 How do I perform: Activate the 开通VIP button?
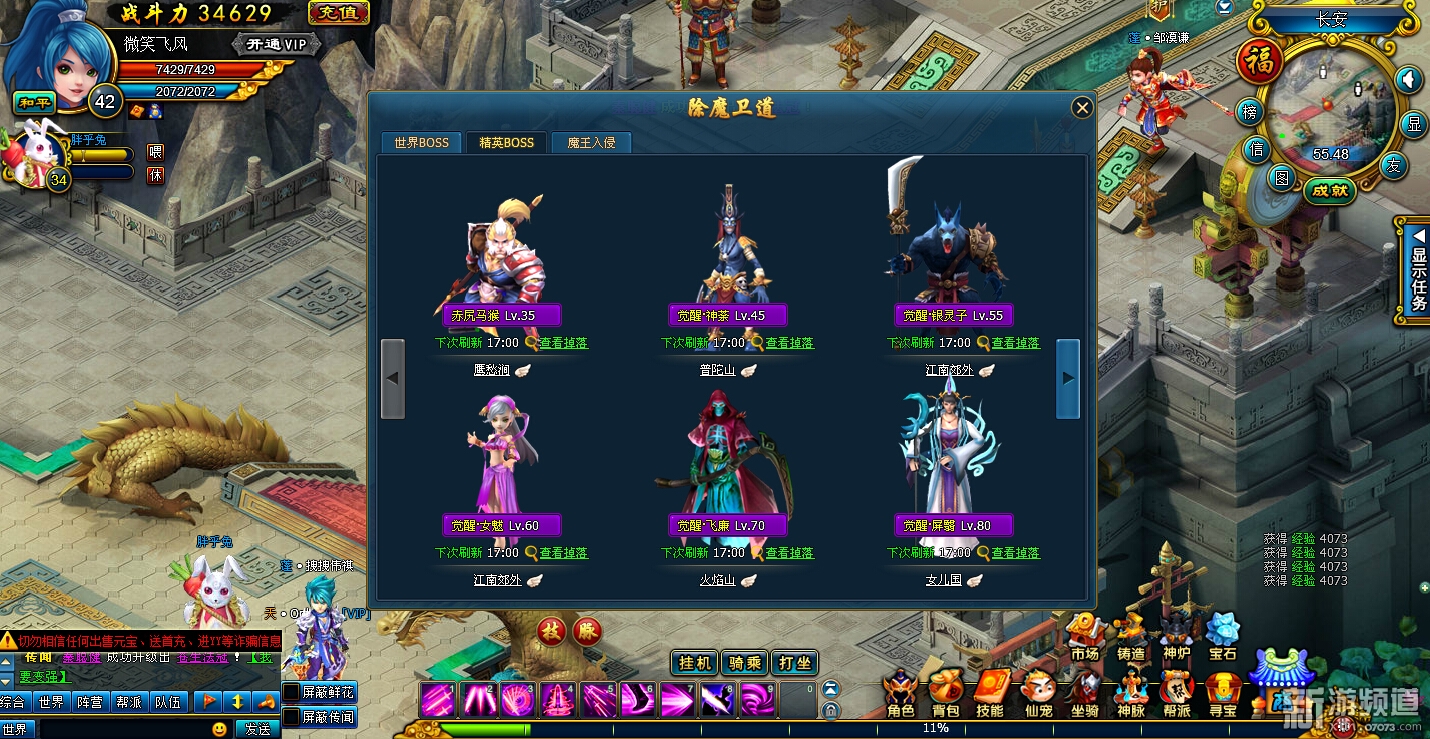coord(277,44)
